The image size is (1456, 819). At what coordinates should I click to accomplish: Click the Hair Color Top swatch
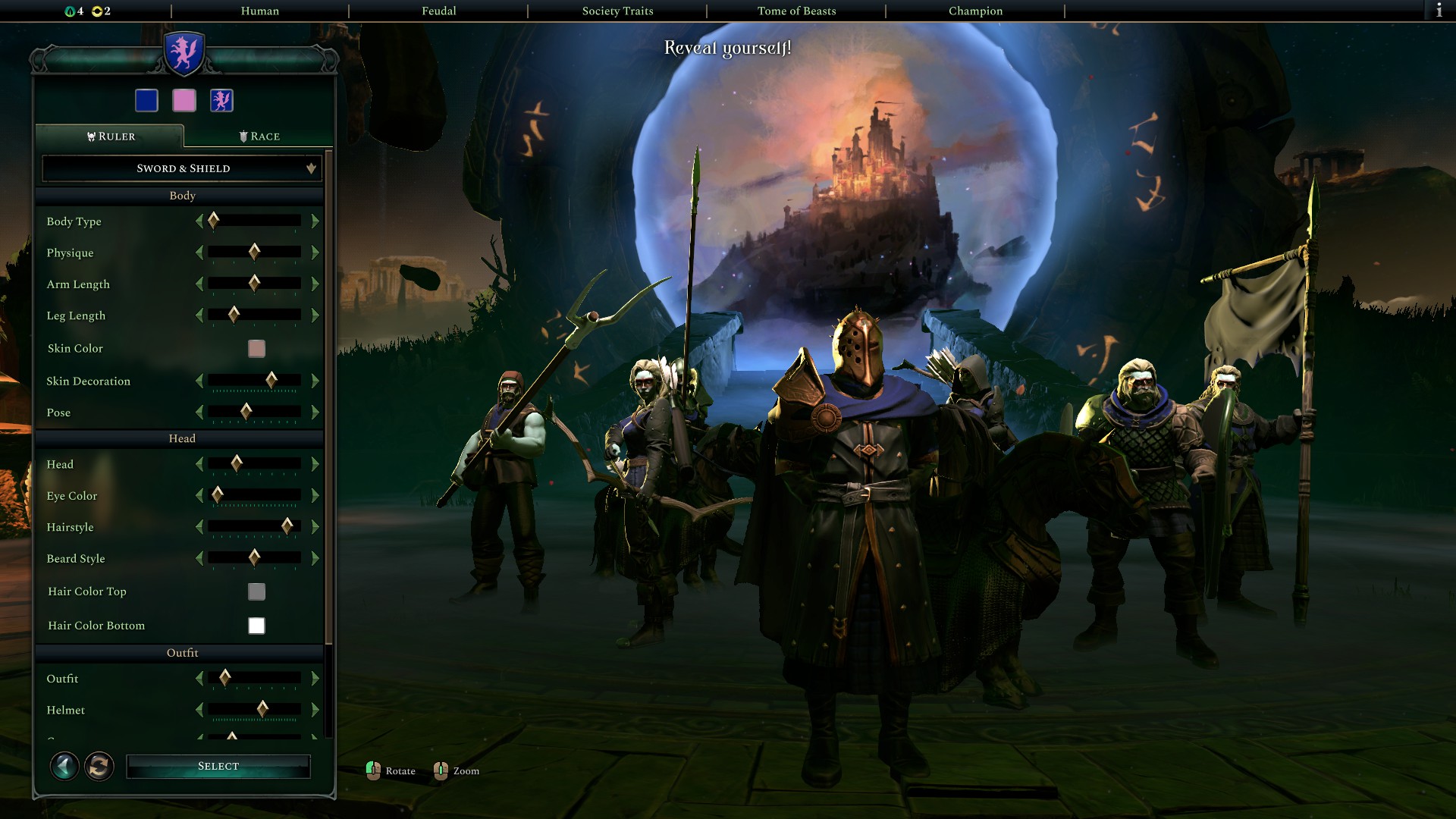point(256,591)
